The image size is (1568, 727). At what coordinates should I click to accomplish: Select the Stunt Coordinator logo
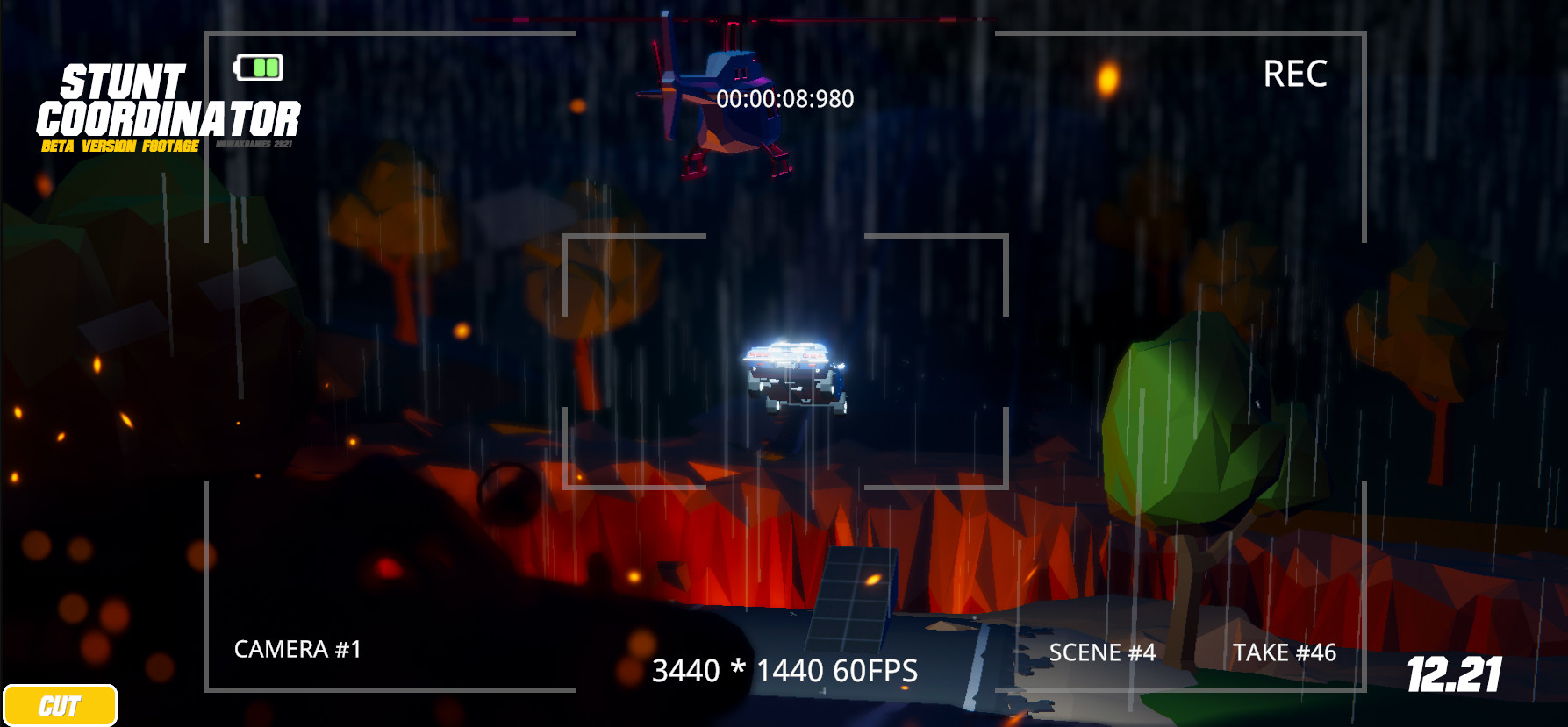pos(171,105)
